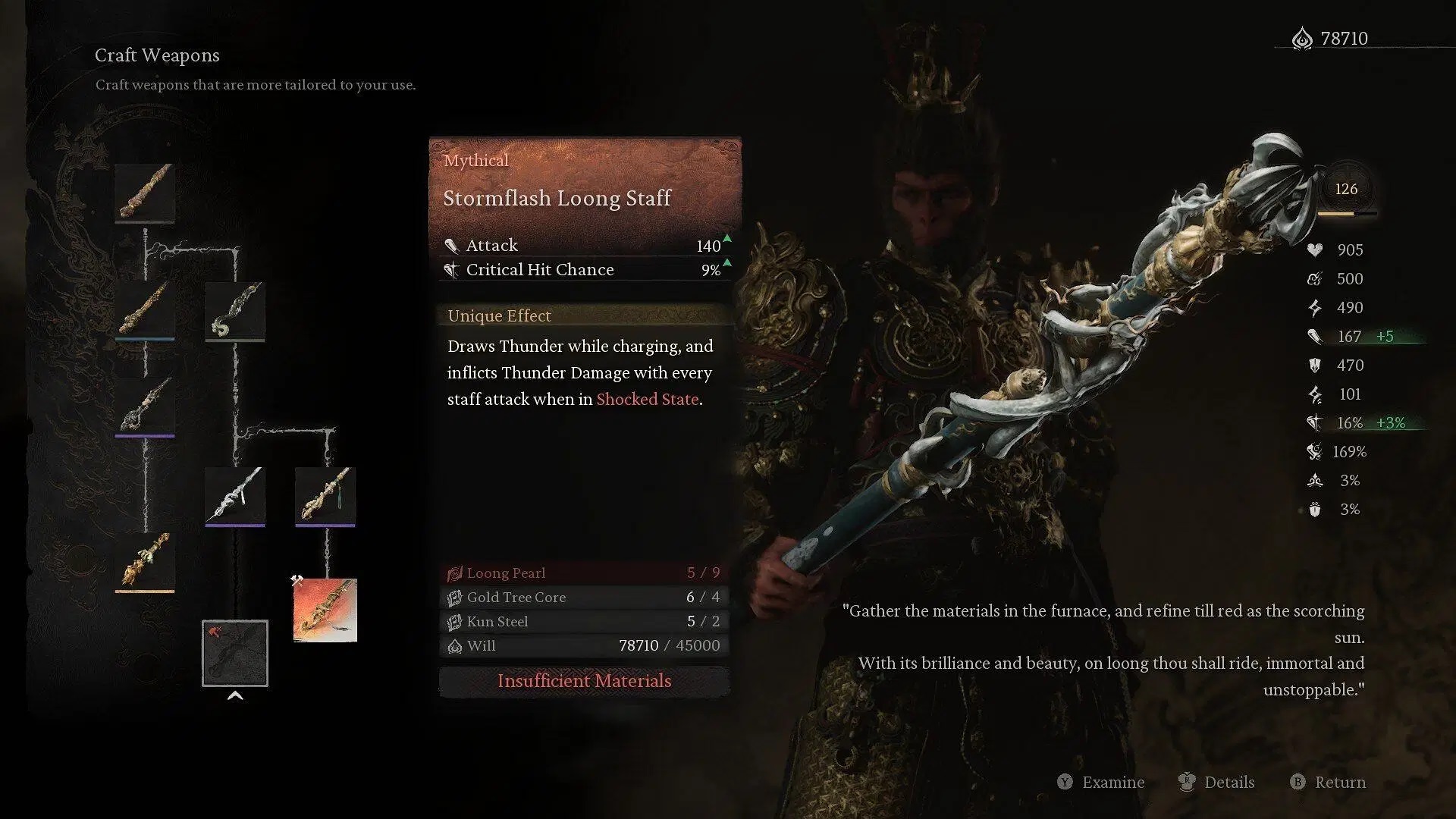Select the Loong Pearl material row

tap(584, 573)
